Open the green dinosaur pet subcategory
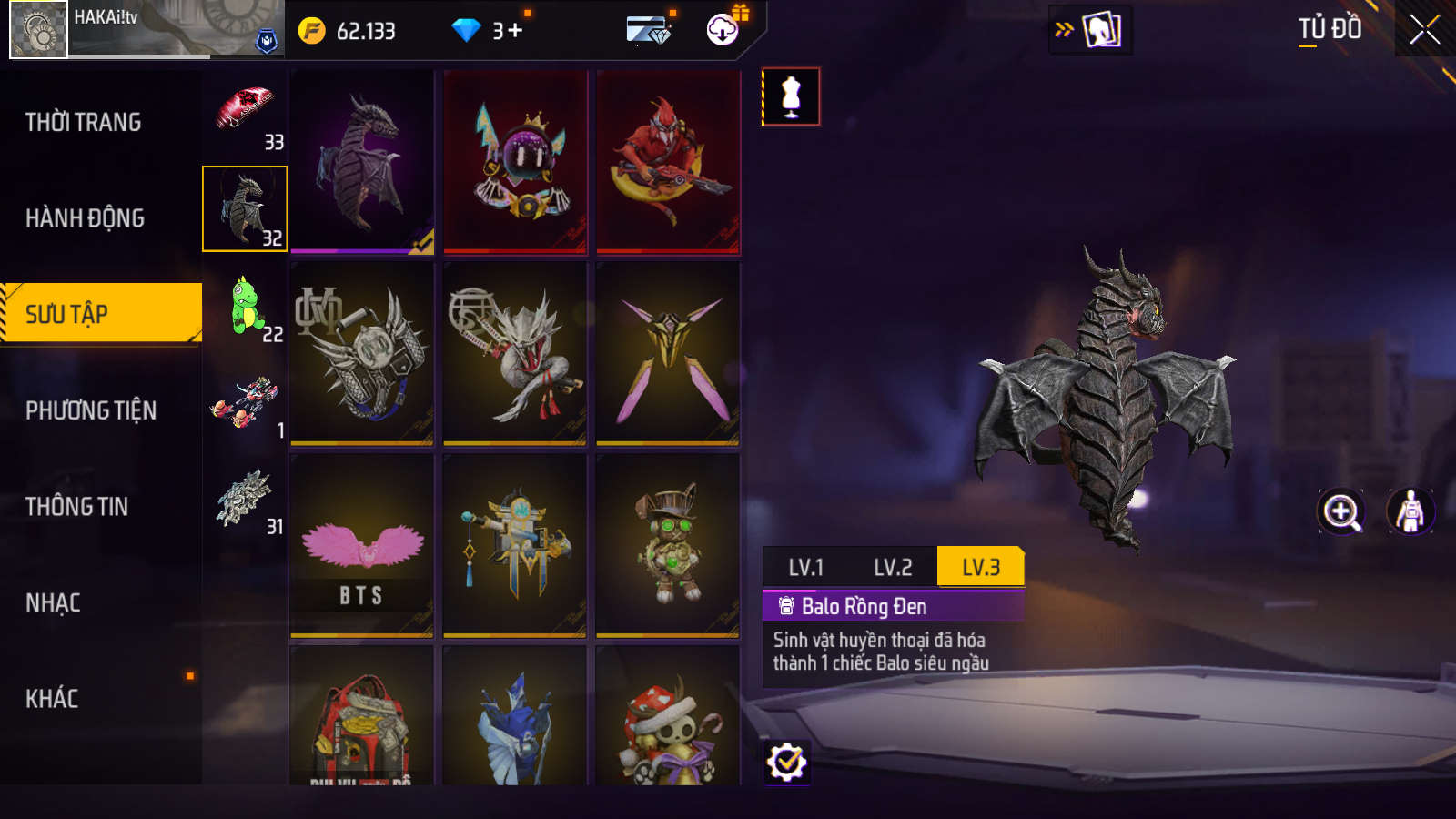This screenshot has width=1456, height=819. [246, 307]
